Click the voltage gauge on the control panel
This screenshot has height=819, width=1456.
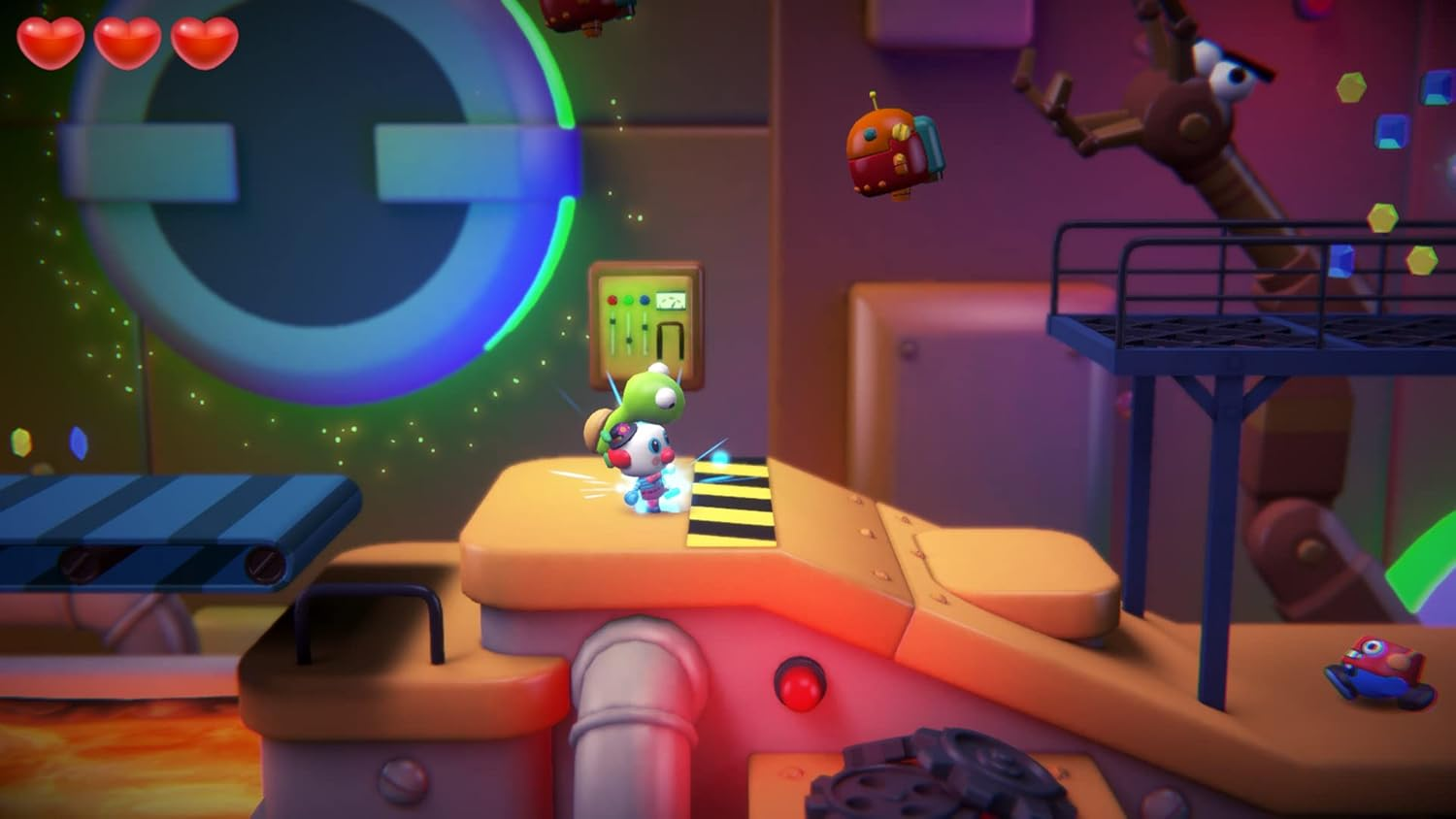(671, 299)
